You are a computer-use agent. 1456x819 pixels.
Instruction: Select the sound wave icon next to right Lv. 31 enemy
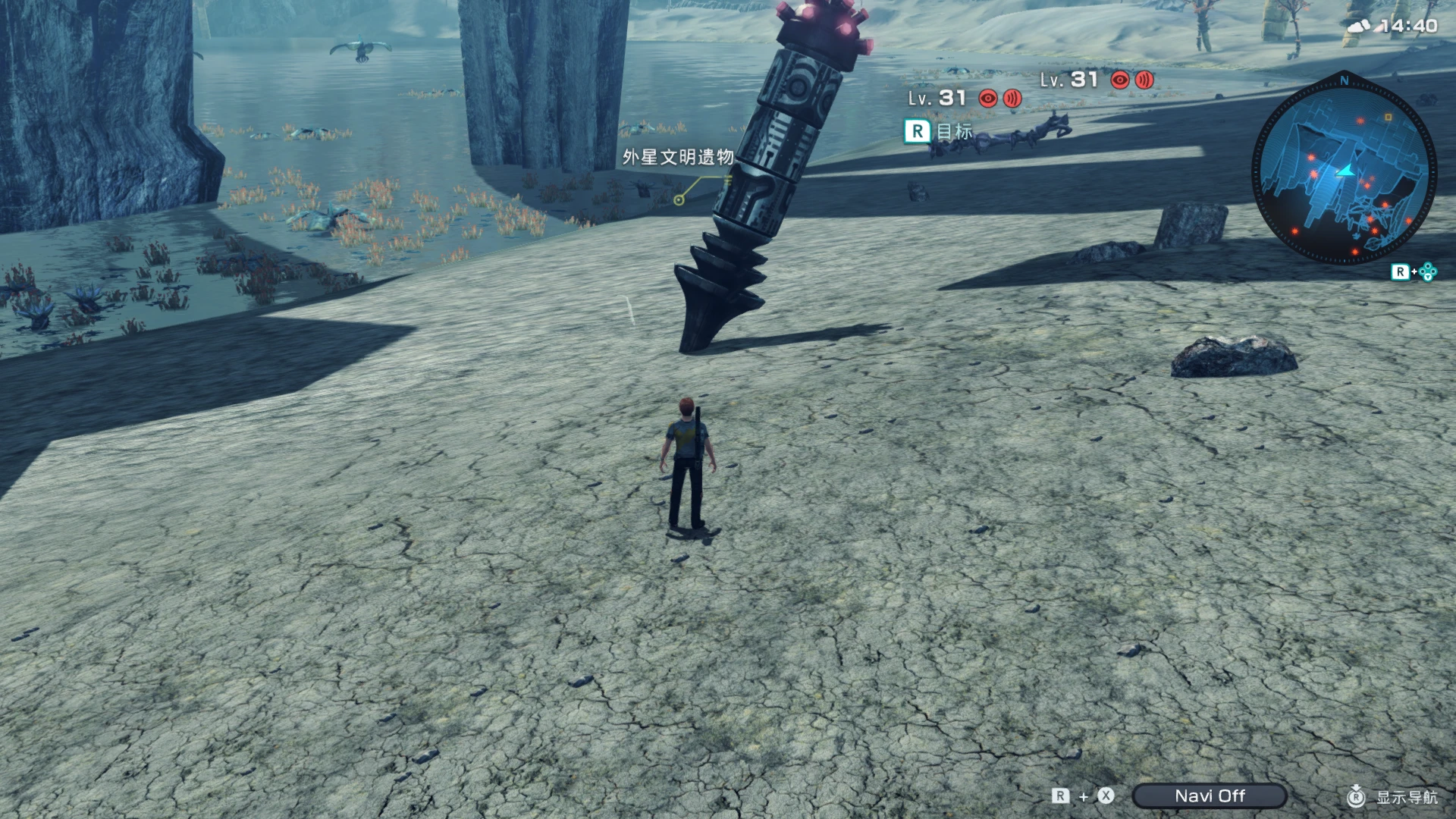(1144, 80)
